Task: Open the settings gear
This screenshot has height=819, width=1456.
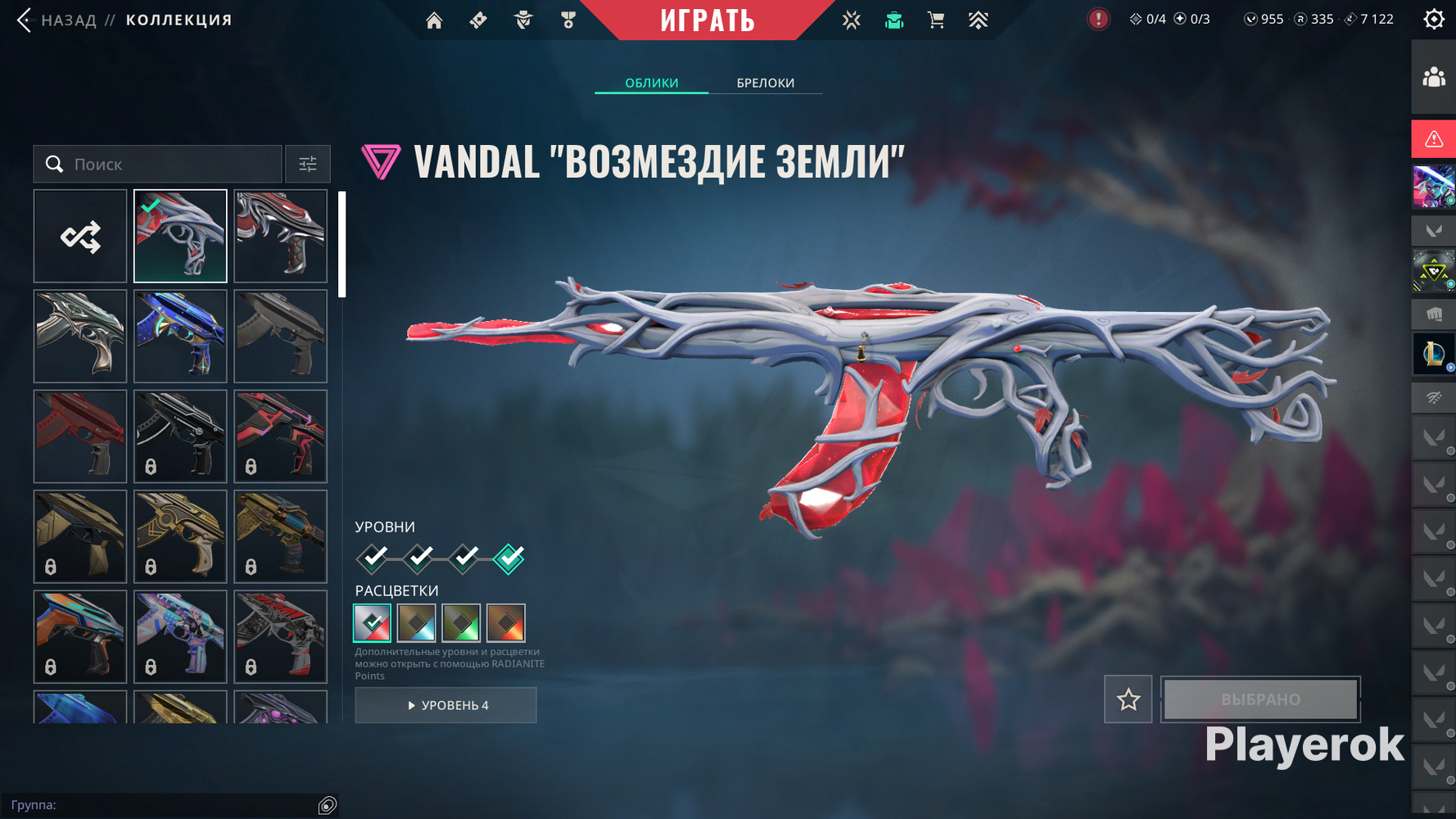Action: coord(1433,20)
